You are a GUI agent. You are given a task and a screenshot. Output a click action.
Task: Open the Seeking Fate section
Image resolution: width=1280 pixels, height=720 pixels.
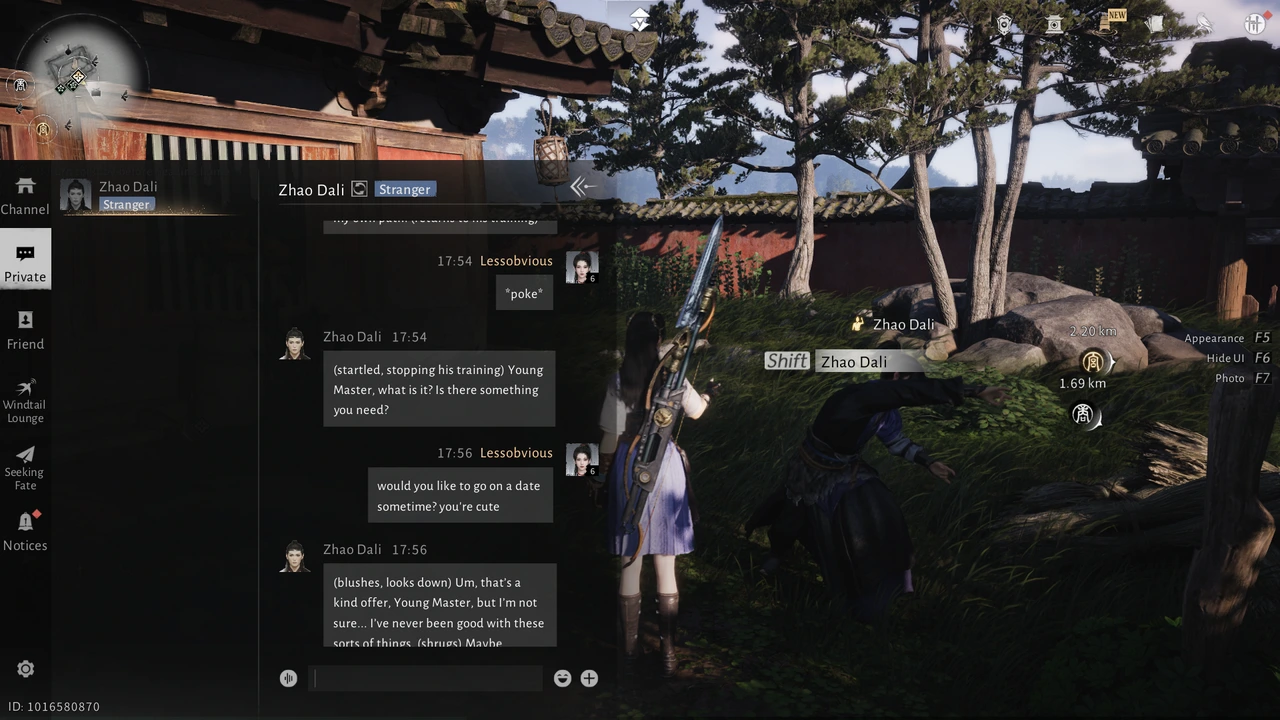point(25,466)
